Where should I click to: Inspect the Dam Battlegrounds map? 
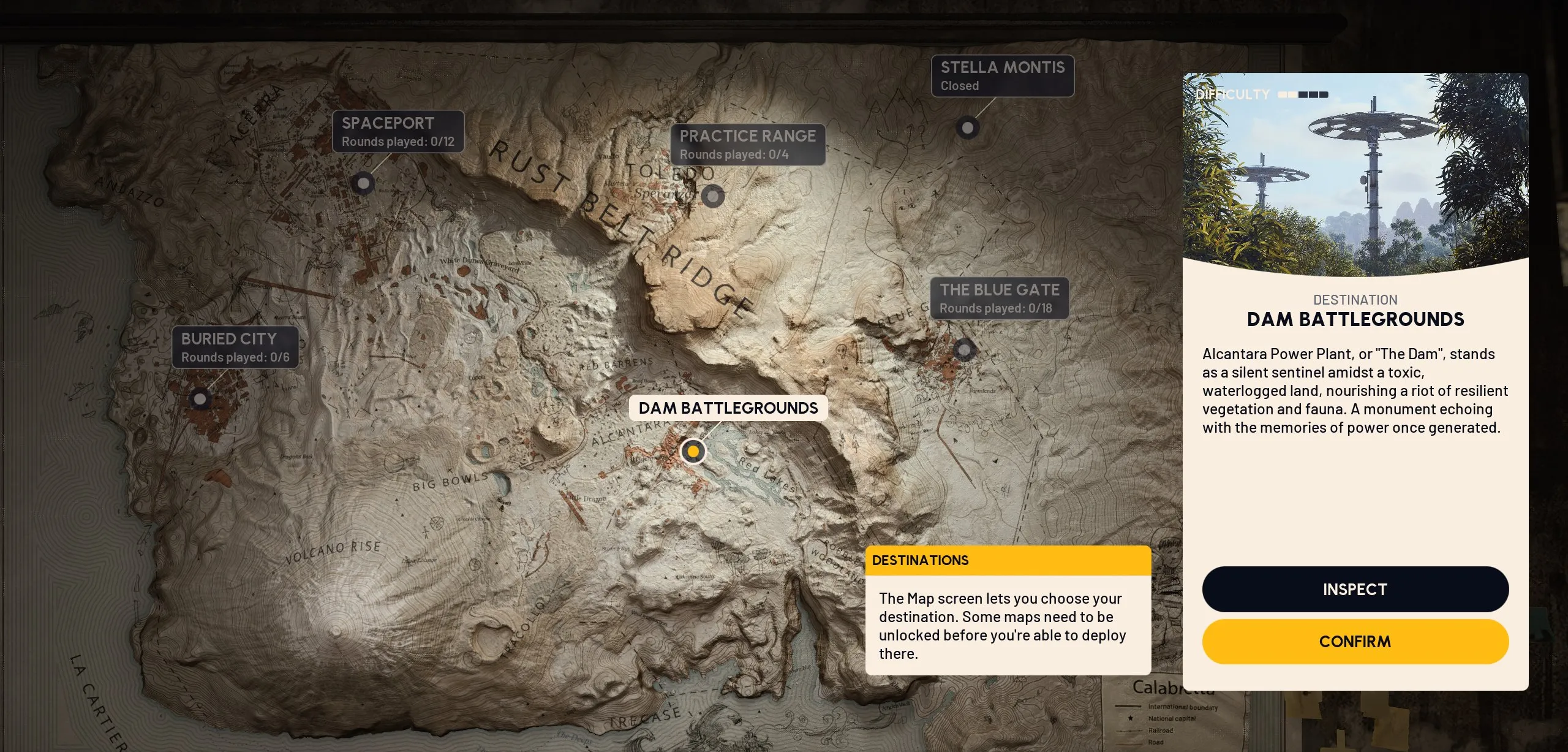click(x=1355, y=589)
